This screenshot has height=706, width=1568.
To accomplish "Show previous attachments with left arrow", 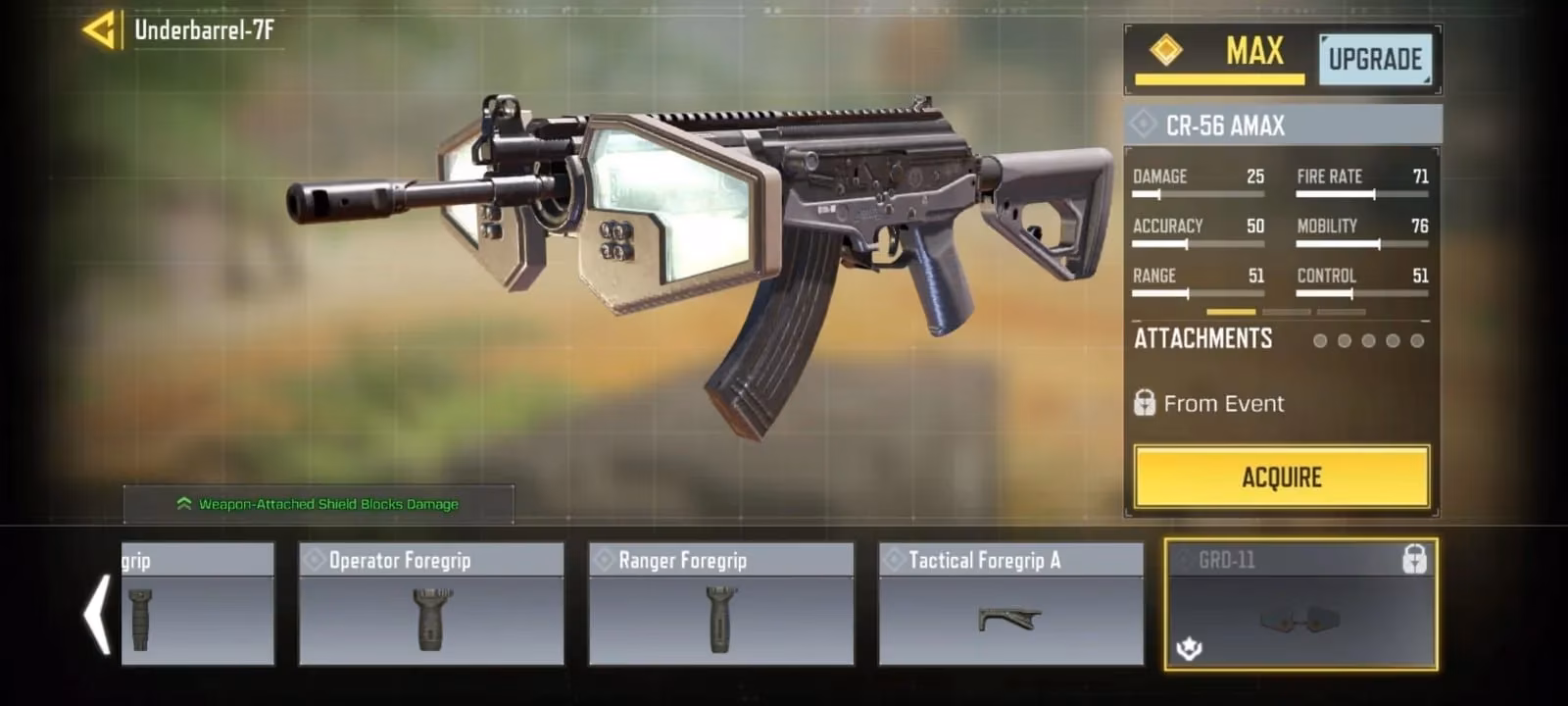I will [x=97, y=615].
